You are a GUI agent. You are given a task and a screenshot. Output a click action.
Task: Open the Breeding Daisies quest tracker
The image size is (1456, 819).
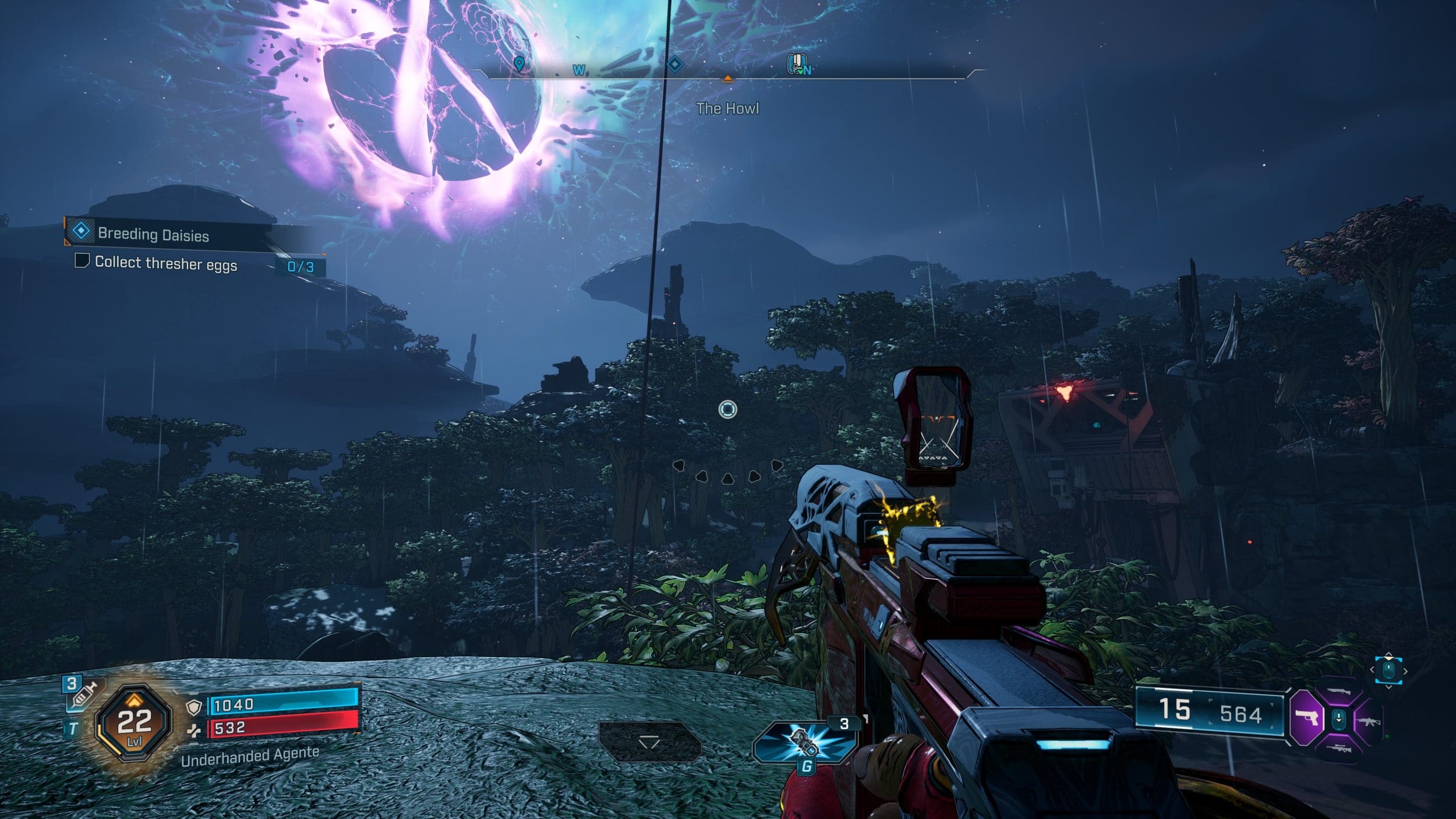153,234
